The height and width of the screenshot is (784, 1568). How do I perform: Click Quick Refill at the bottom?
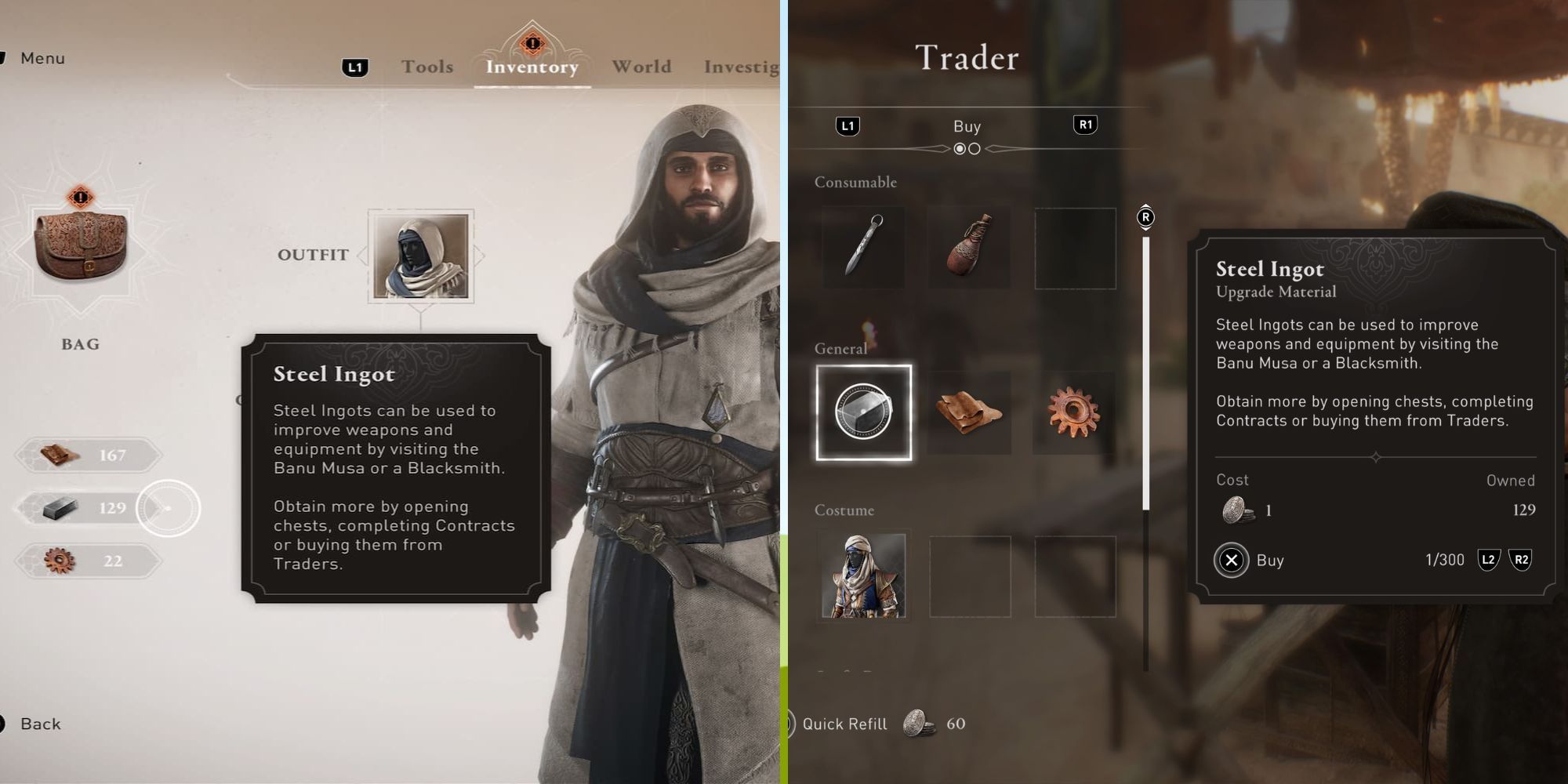844,724
